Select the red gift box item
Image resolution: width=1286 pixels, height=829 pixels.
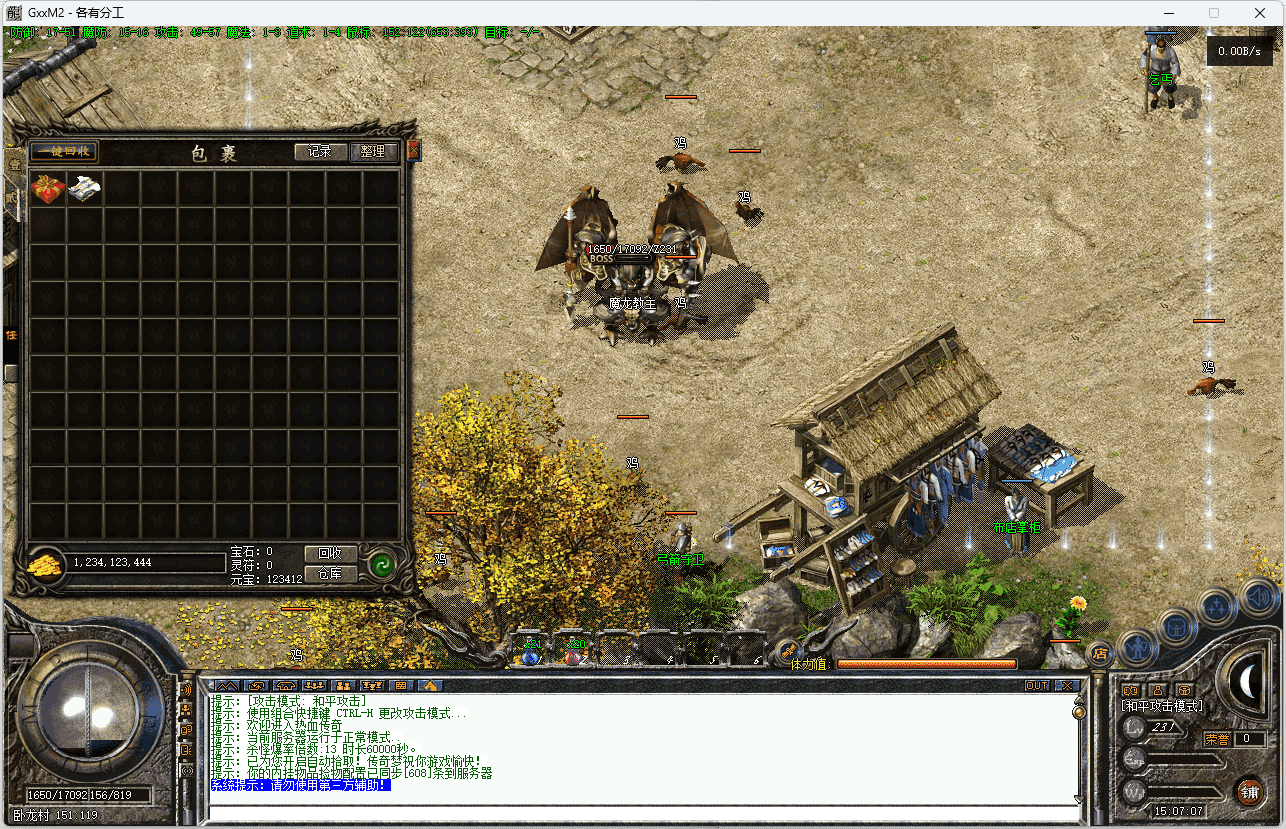[48, 189]
